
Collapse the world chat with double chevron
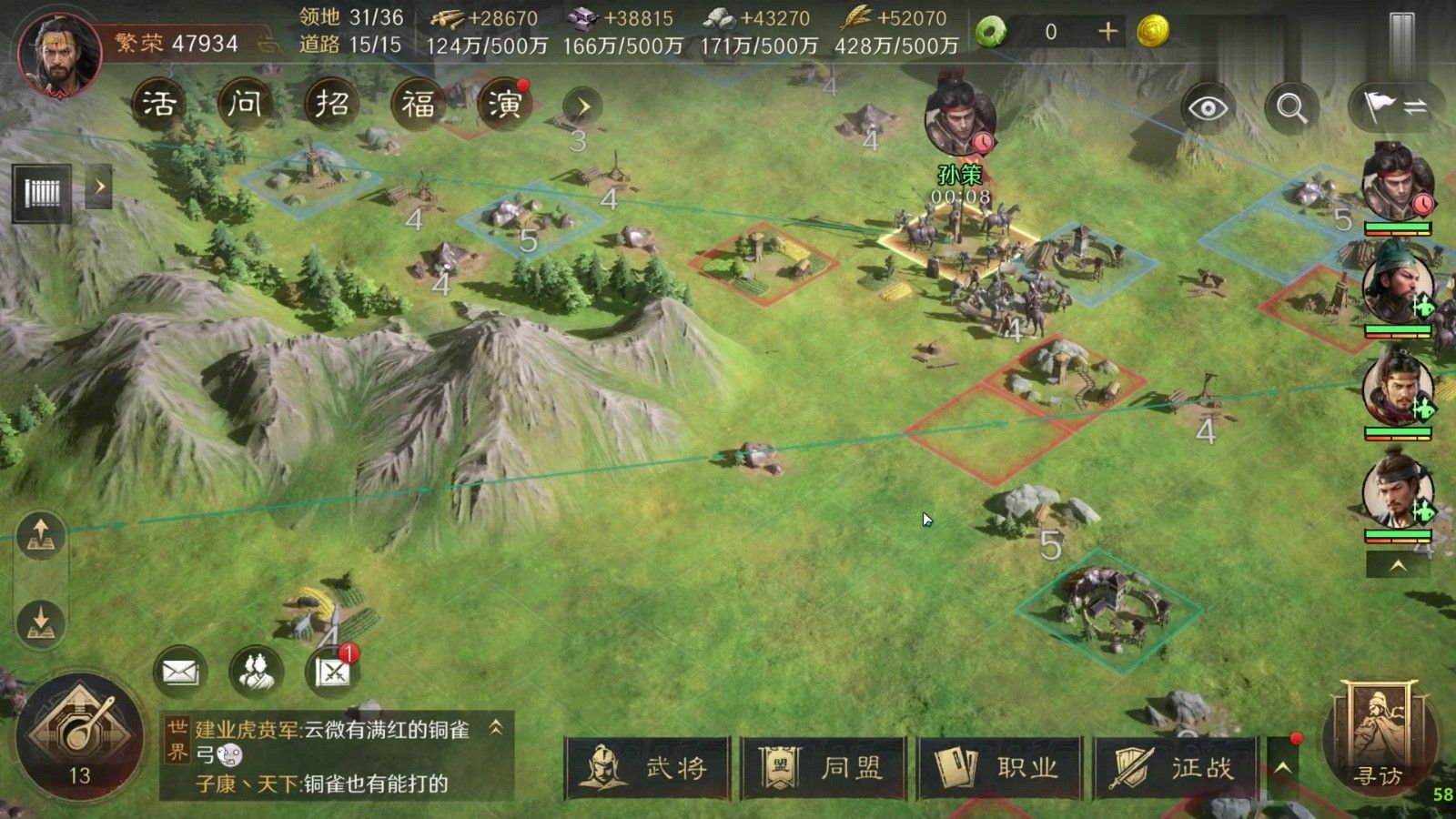tap(496, 728)
